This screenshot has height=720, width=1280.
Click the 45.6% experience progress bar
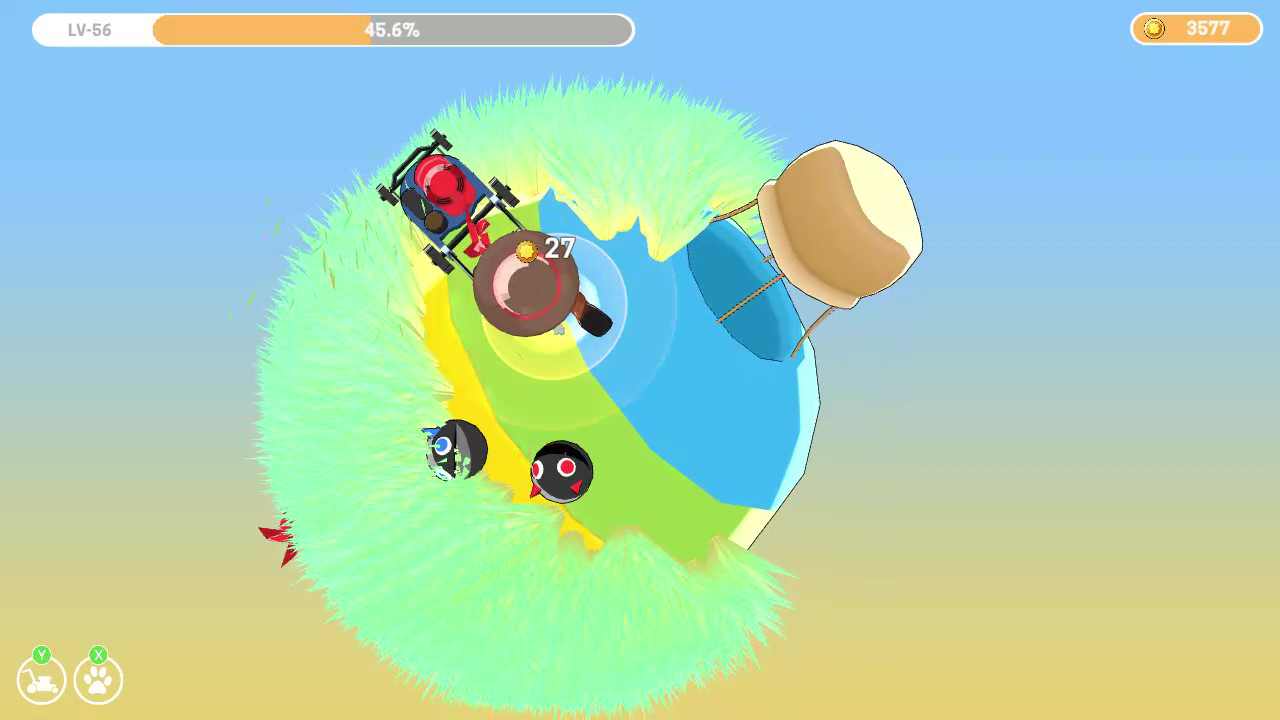(x=390, y=30)
